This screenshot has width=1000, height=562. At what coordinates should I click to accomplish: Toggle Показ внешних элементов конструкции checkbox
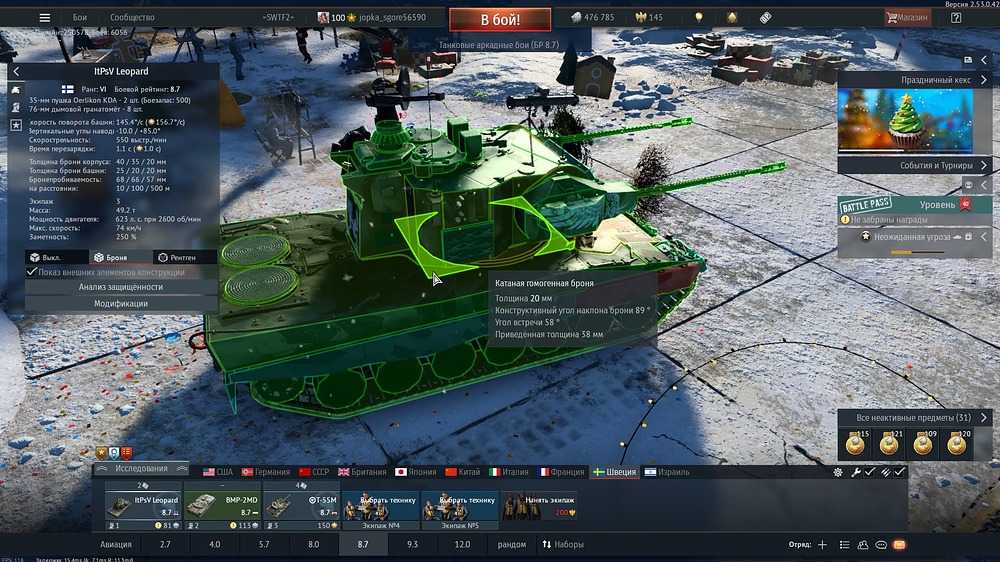click(x=33, y=272)
